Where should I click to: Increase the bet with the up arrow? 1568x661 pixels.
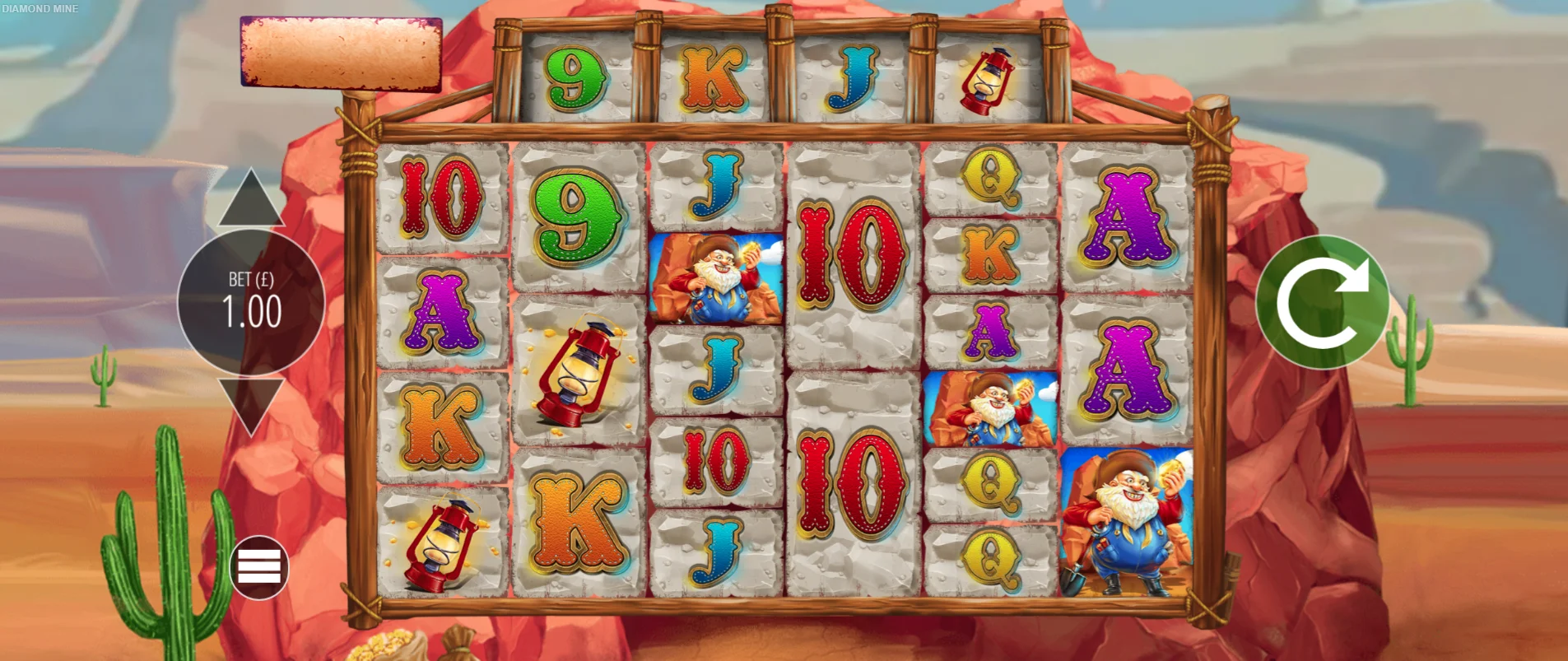coord(251,201)
